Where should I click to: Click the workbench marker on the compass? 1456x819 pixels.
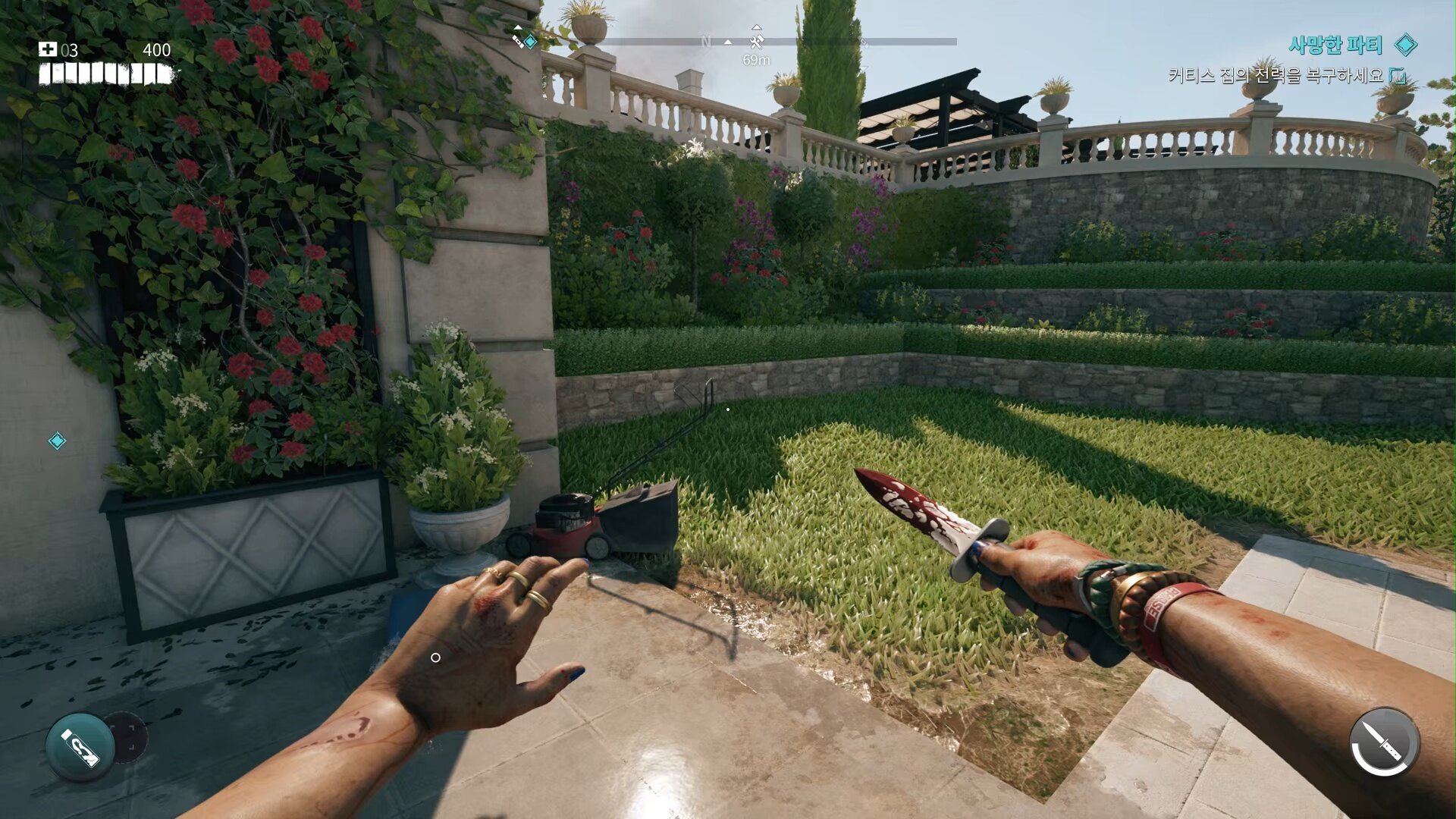tap(756, 41)
